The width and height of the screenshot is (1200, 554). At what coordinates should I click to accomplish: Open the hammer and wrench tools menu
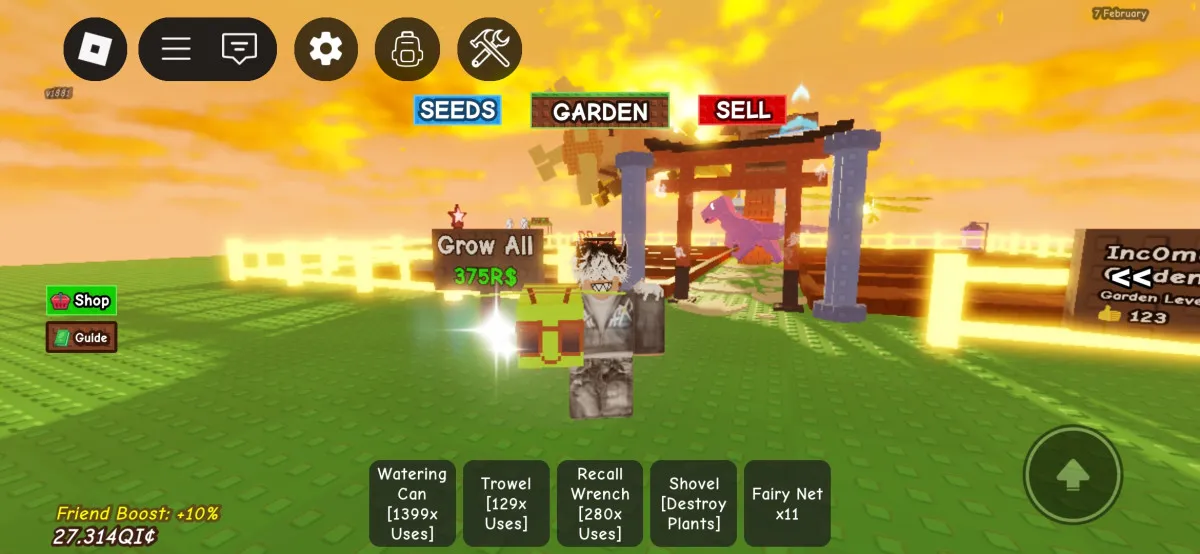point(489,49)
